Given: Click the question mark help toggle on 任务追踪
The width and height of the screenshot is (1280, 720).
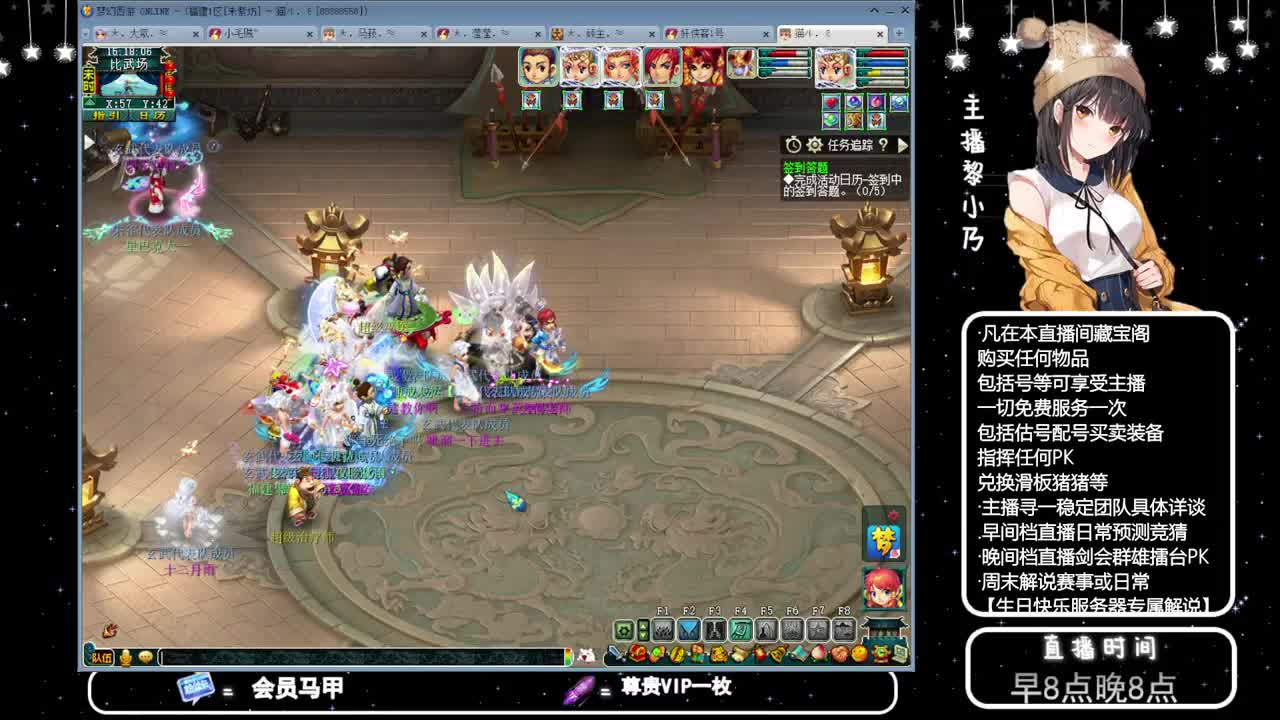Looking at the screenshot, I should [884, 144].
